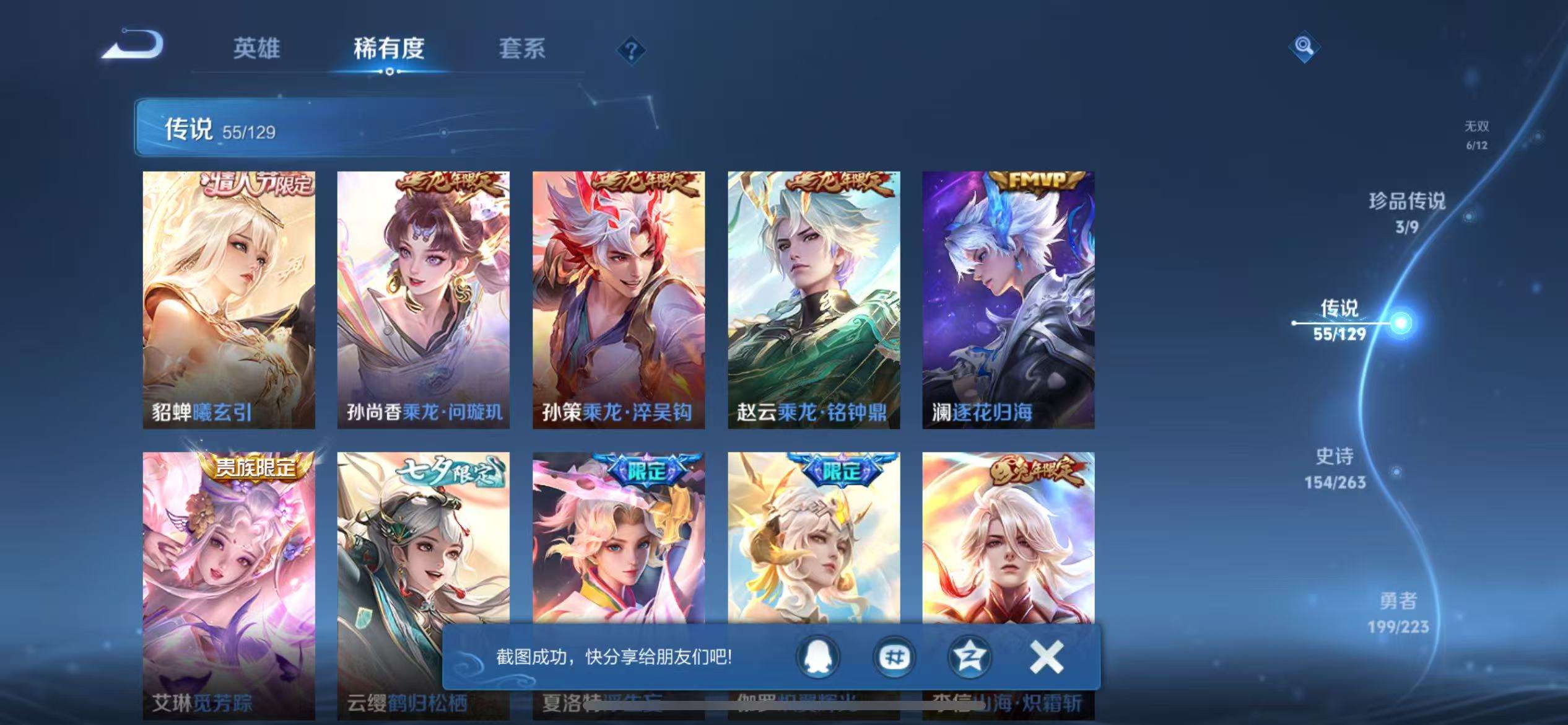Image resolution: width=1568 pixels, height=725 pixels.
Task: Switch to the 英雄 tab
Action: pos(258,48)
